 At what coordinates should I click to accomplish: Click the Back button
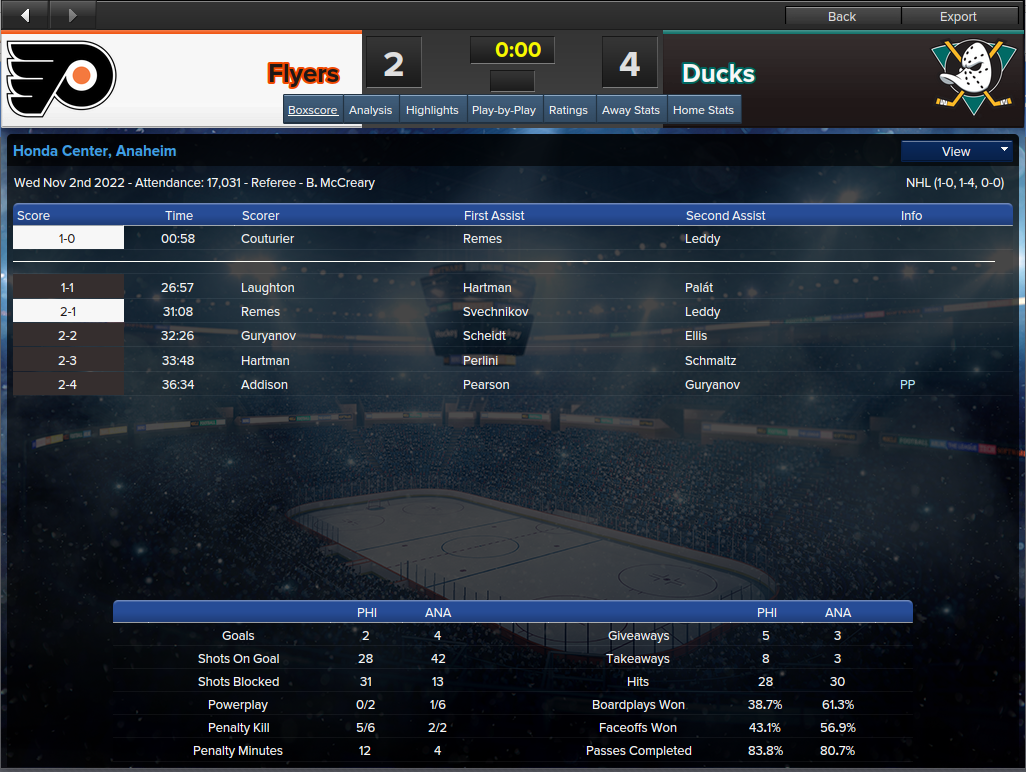point(842,16)
